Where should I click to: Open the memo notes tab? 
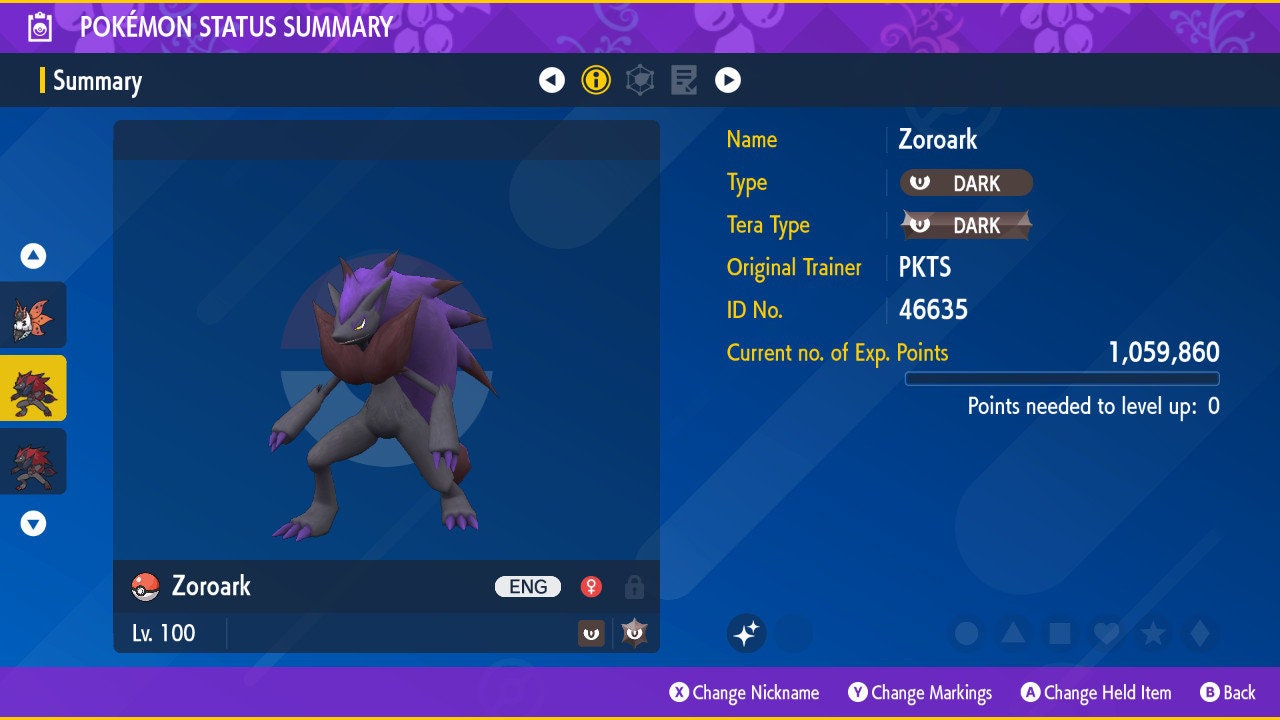684,80
